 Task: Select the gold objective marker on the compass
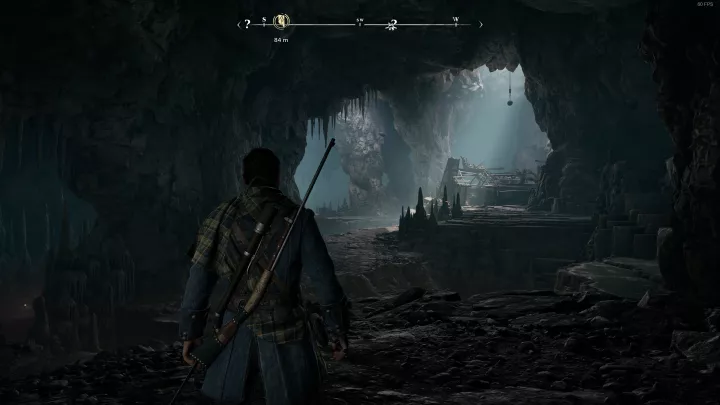[281, 22]
